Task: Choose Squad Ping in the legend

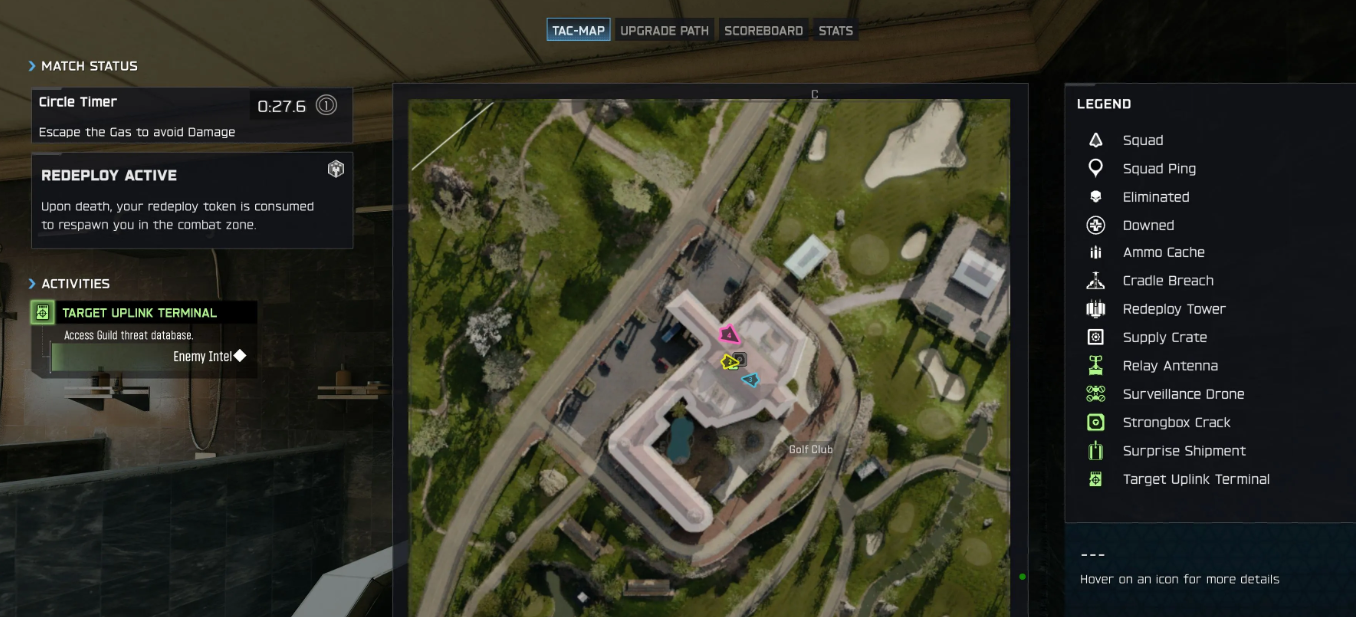Action: click(x=1158, y=169)
